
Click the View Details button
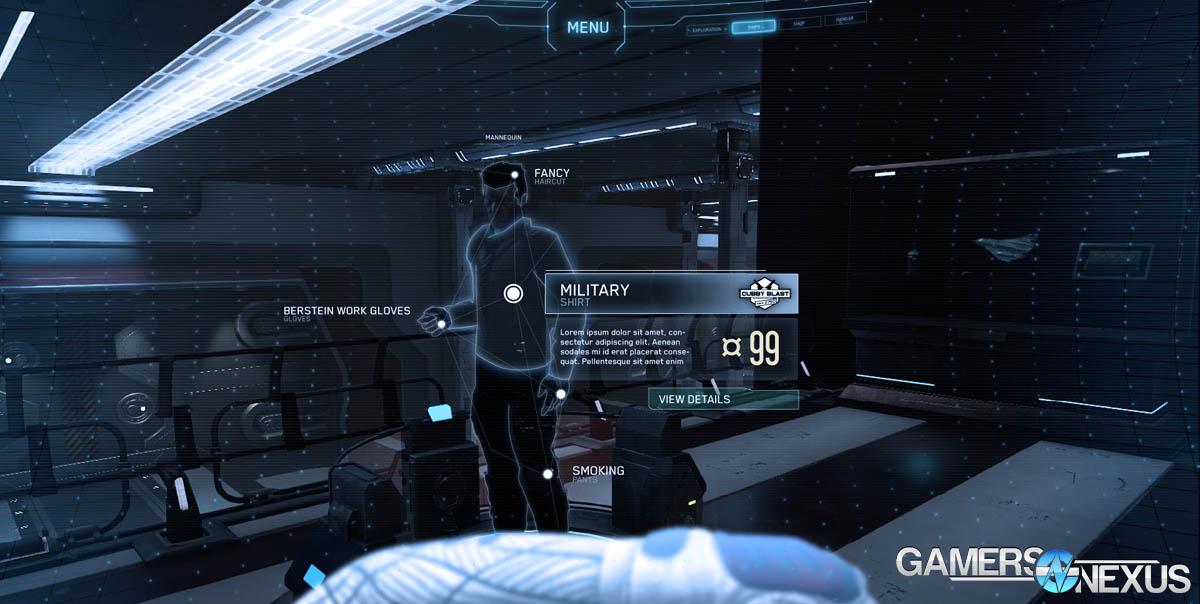pos(723,400)
